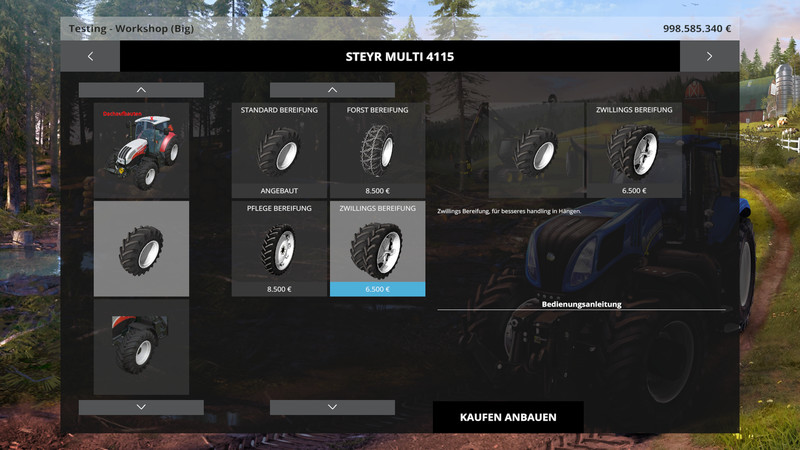Image resolution: width=800 pixels, height=450 pixels.
Task: Choose the Forst Bereifung chained tires
Action: tap(377, 149)
